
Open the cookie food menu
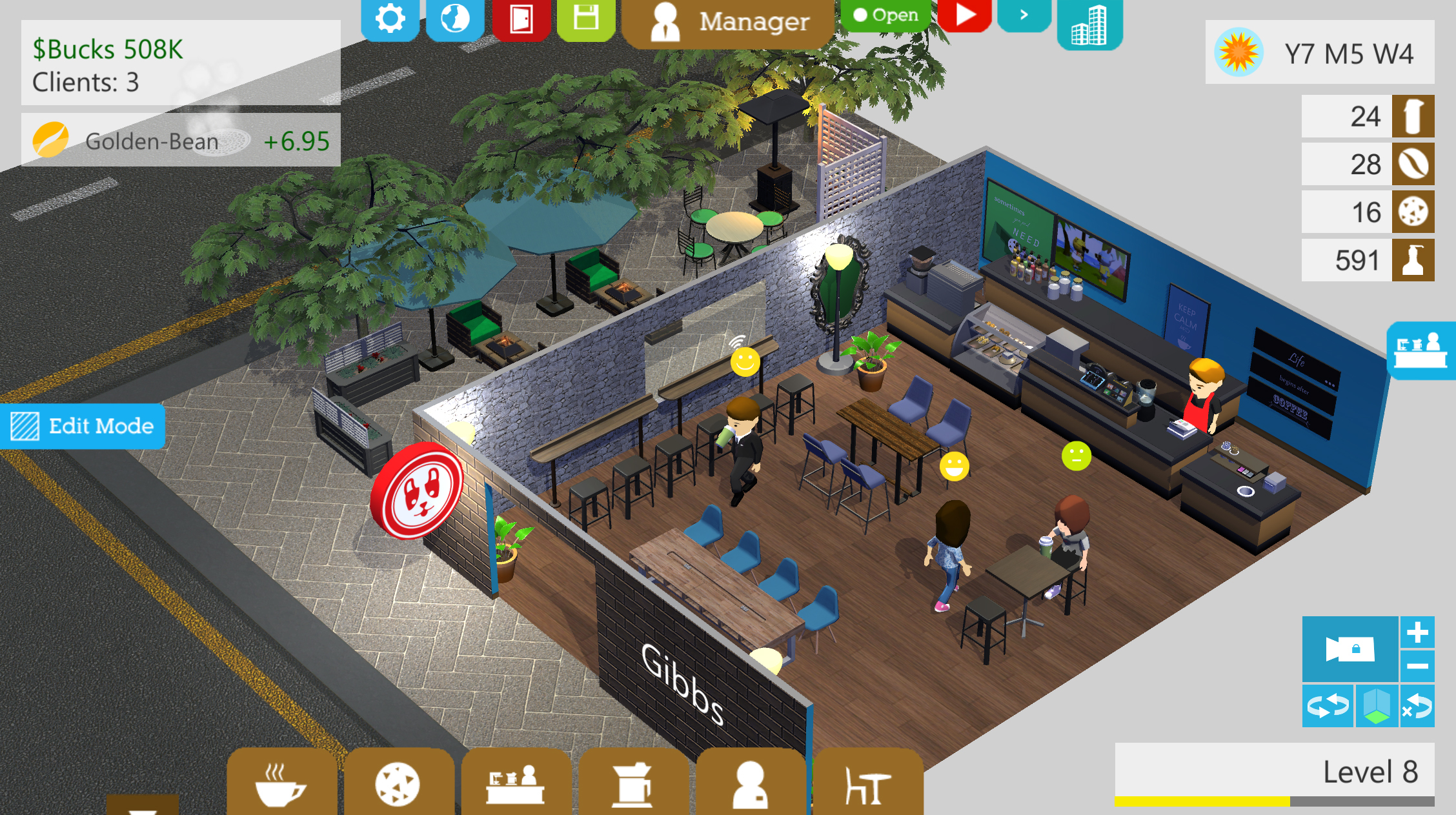pos(398,783)
